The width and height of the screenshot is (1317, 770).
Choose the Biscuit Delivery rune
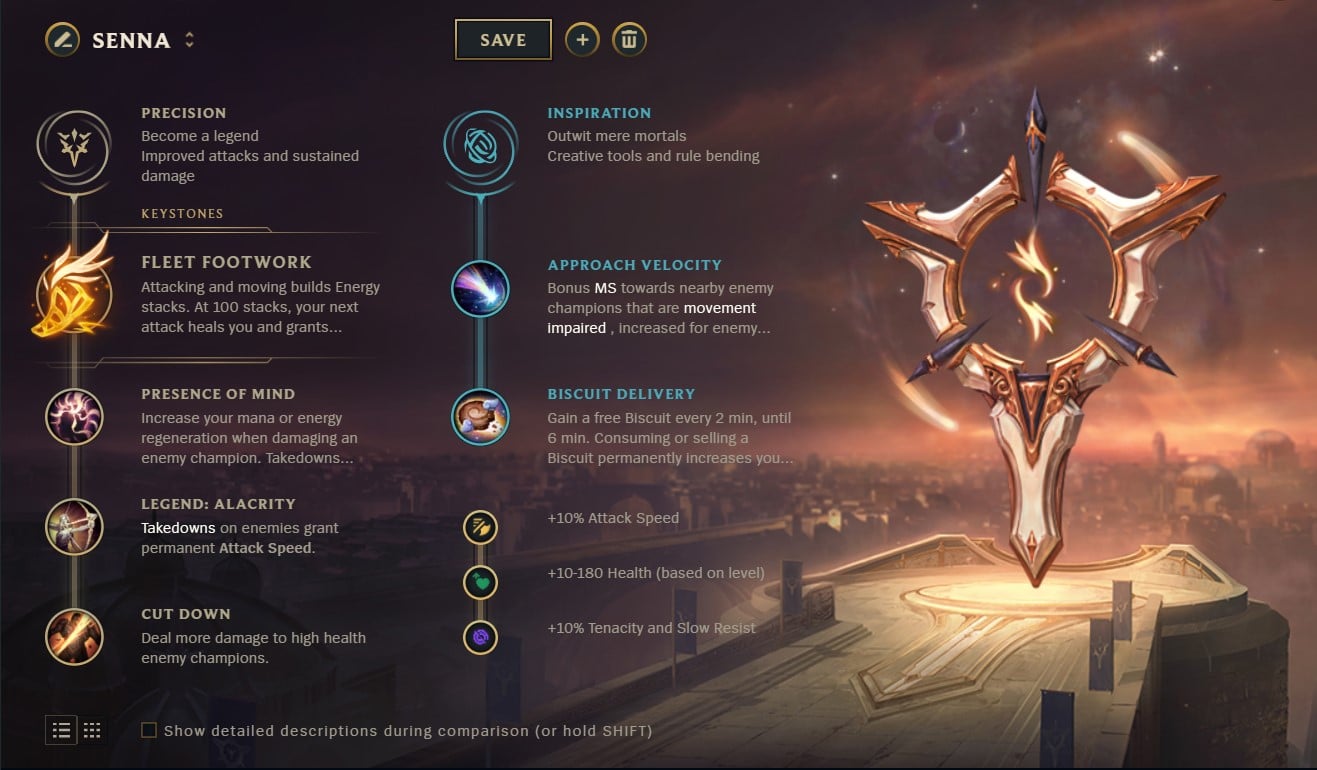pos(480,416)
